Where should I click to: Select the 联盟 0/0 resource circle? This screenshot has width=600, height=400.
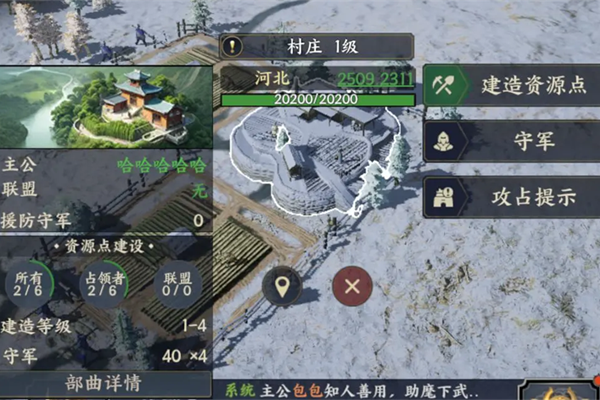(177, 284)
